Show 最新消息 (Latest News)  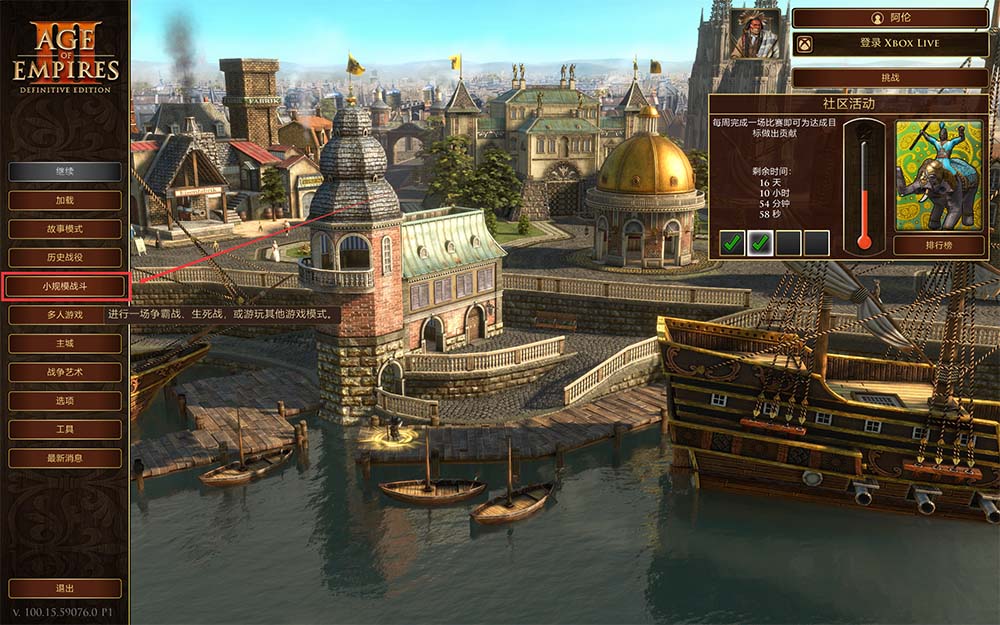coord(65,458)
